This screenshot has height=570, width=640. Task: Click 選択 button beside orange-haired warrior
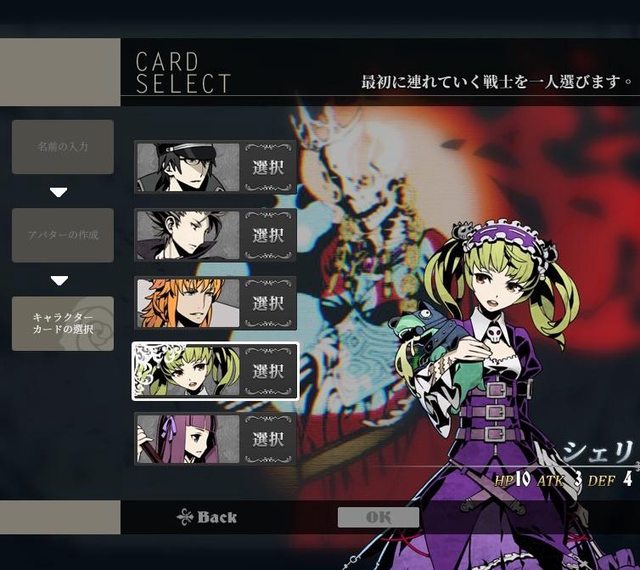(269, 303)
